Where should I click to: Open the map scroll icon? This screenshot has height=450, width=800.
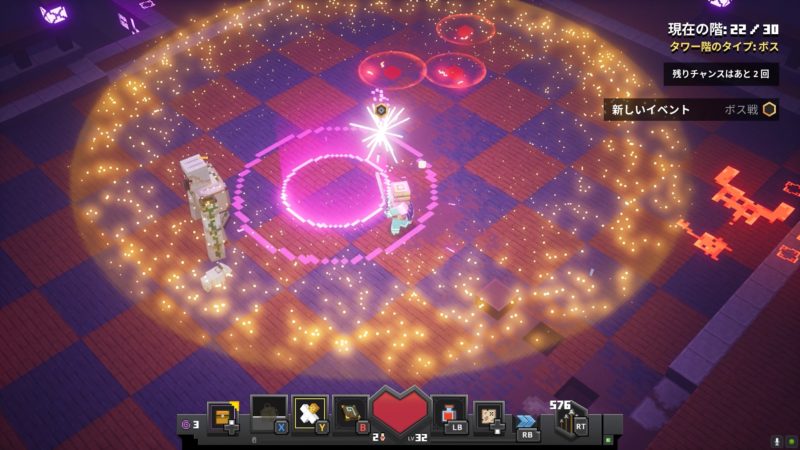point(490,414)
